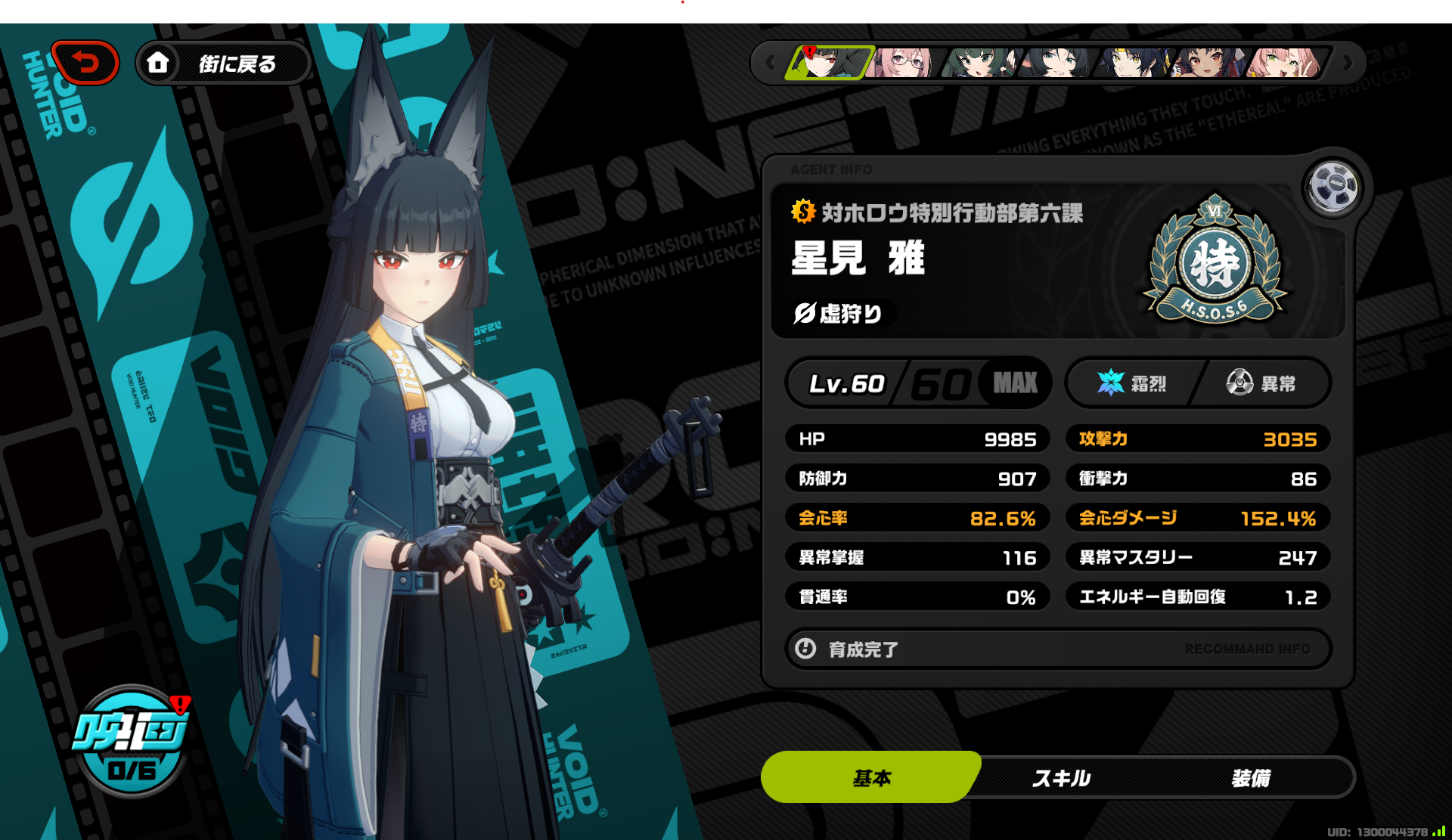Click the 会心率 82.6% stat row
This screenshot has height=840, width=1452.
click(917, 518)
